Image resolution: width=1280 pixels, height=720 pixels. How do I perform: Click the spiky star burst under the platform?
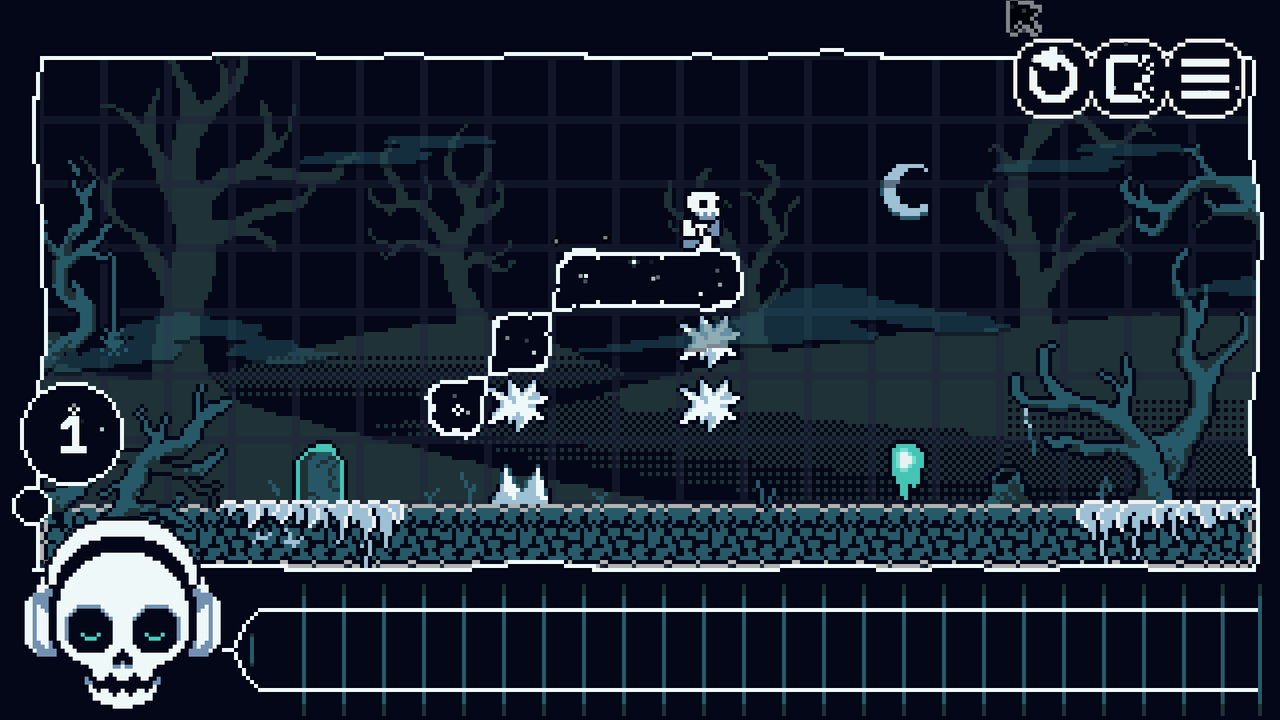(710, 340)
